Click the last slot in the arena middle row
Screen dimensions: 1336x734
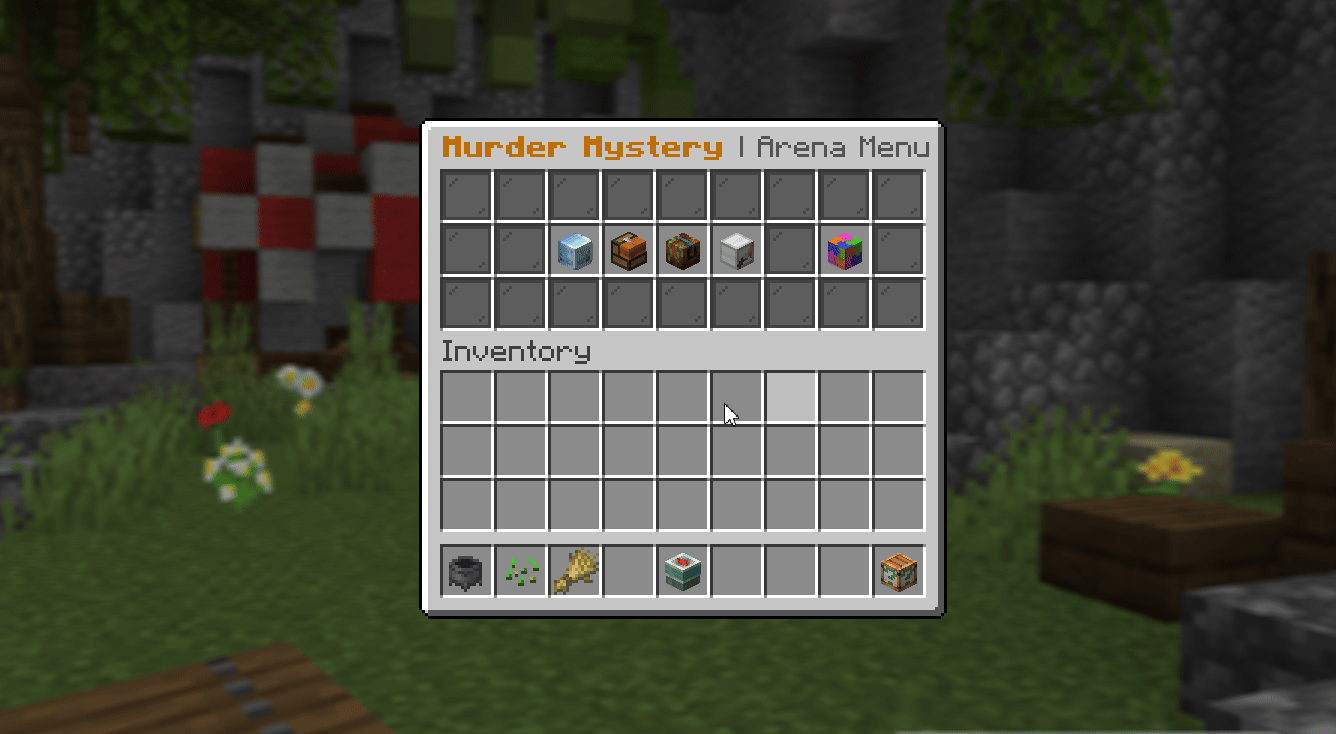point(898,250)
